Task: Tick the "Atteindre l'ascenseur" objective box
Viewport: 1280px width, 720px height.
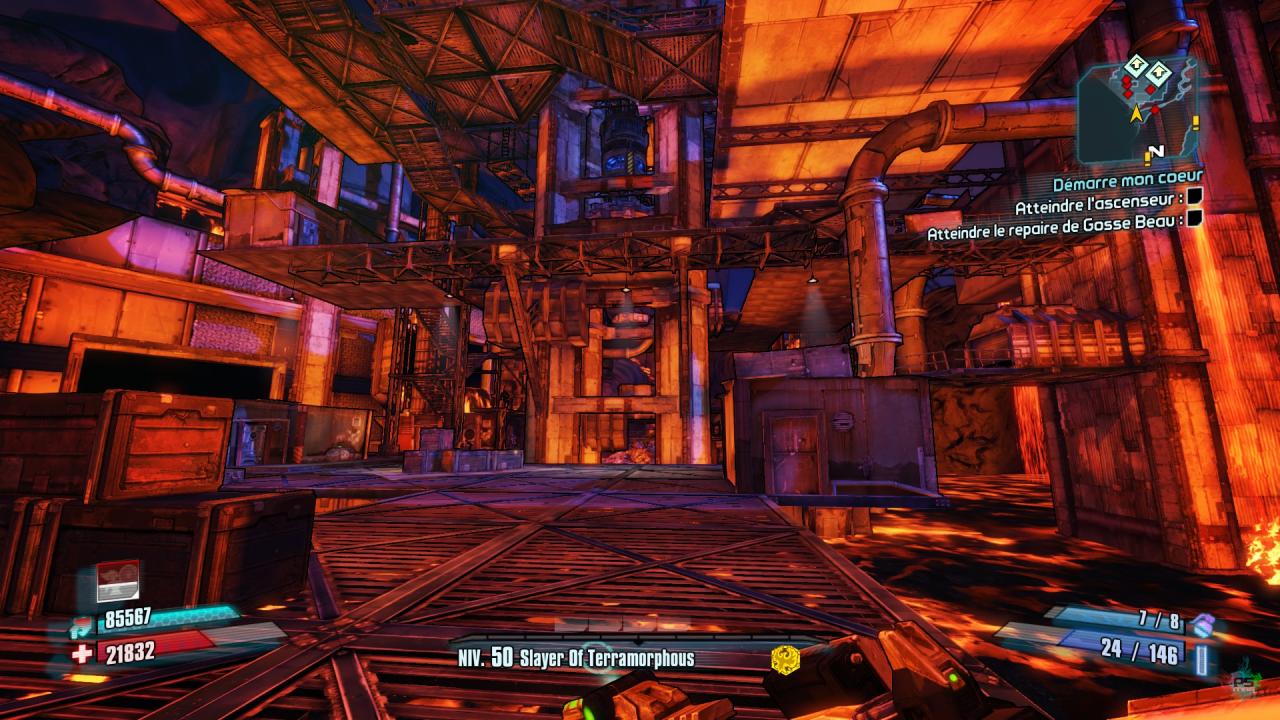Action: (1194, 199)
